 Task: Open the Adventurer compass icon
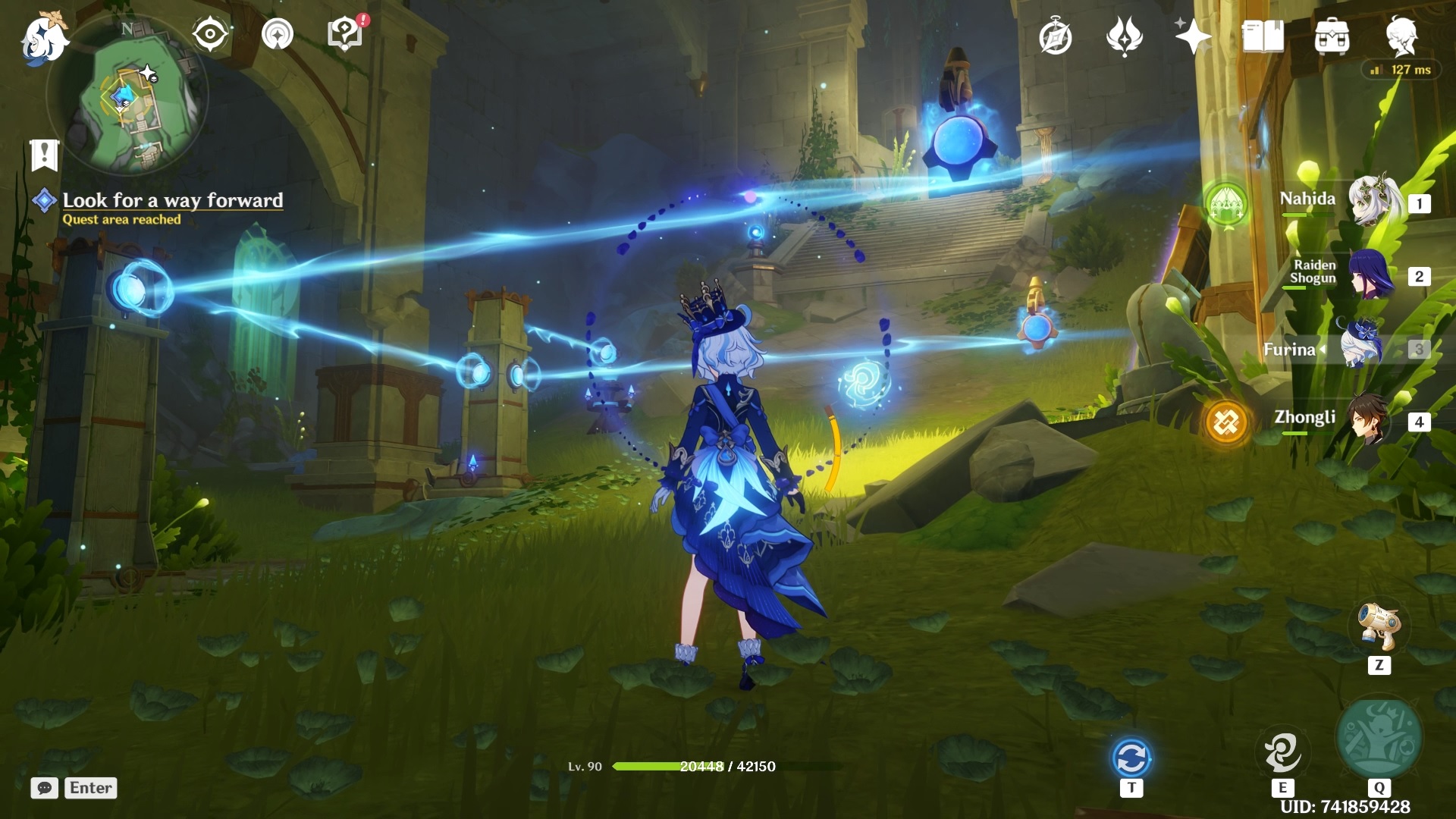(x=1056, y=37)
